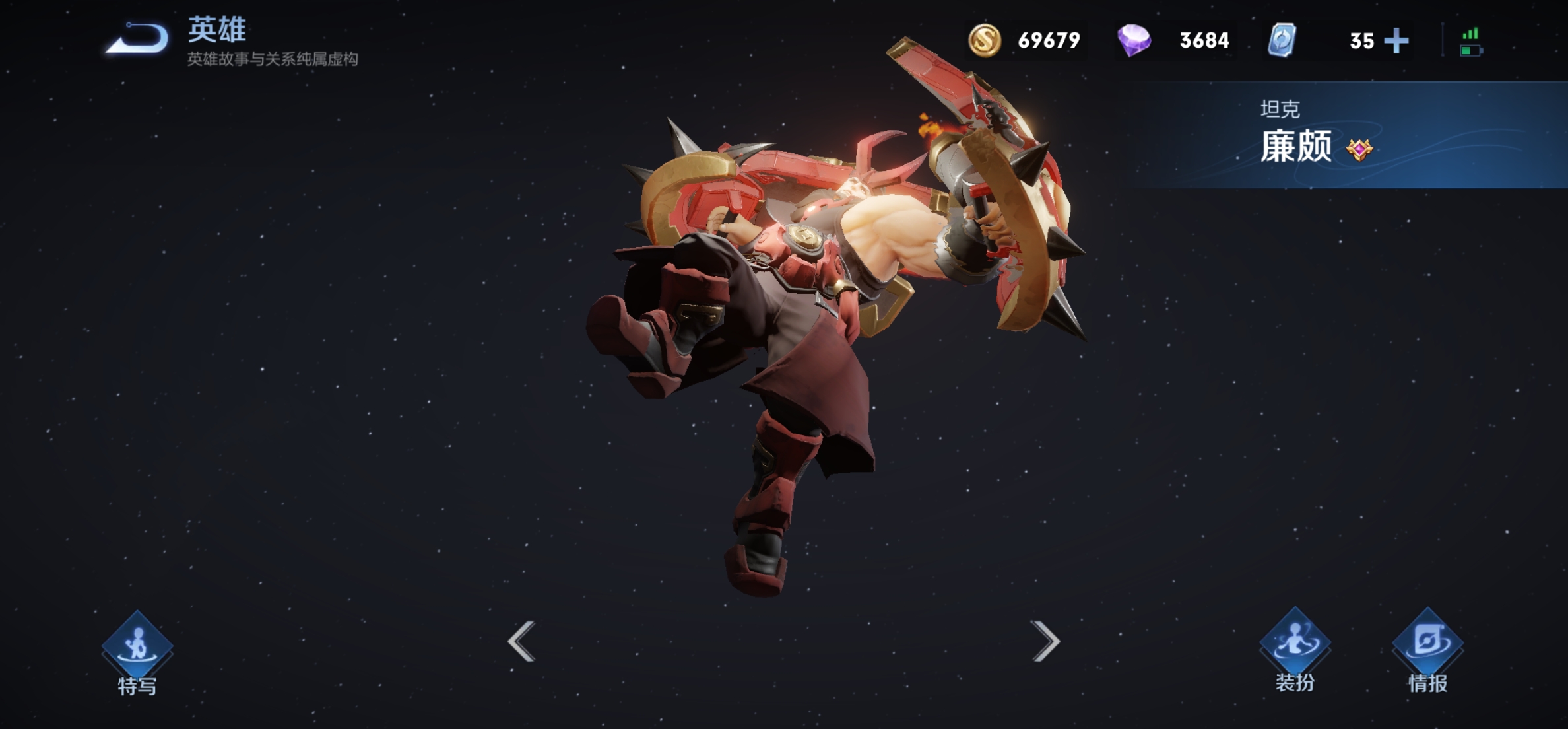Go back using the return arrow

point(138,39)
